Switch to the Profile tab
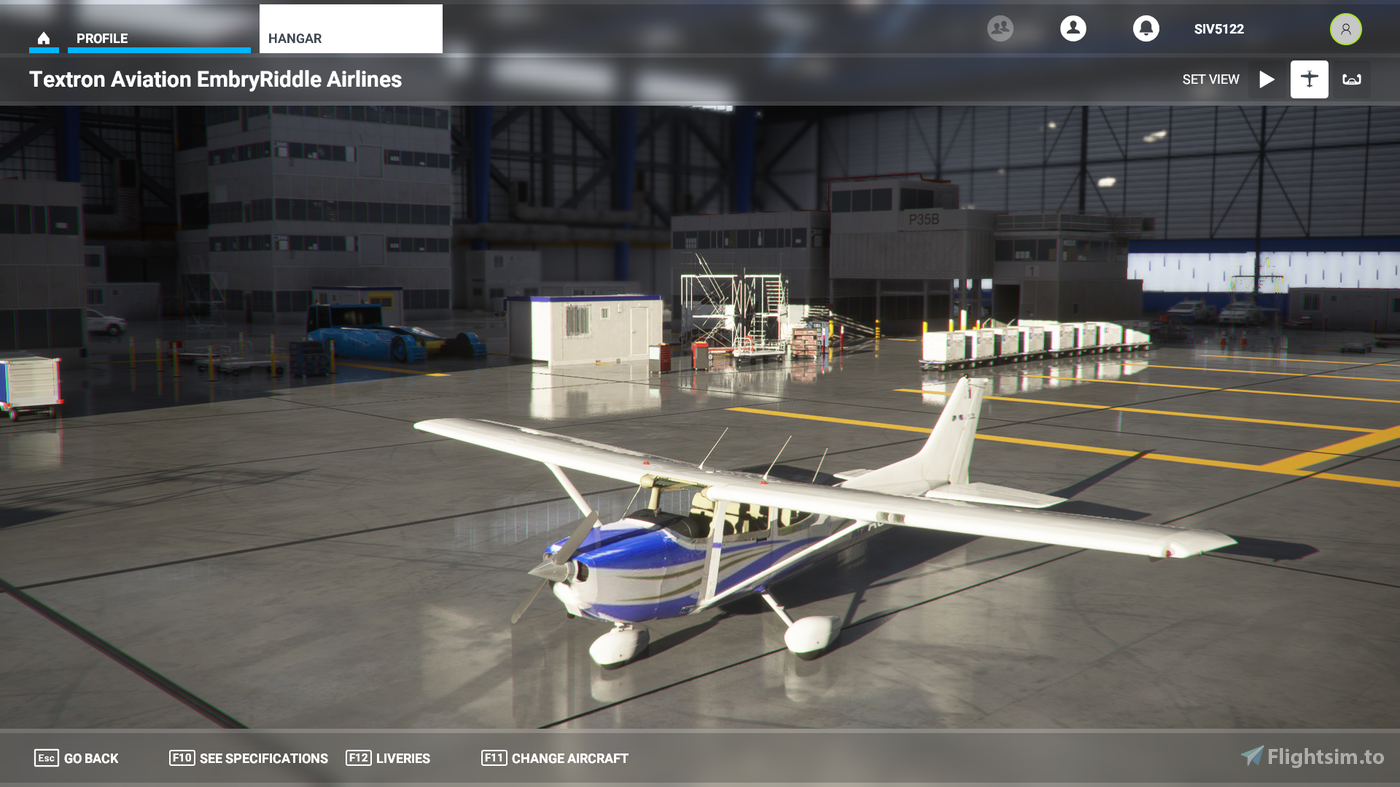 [x=99, y=37]
